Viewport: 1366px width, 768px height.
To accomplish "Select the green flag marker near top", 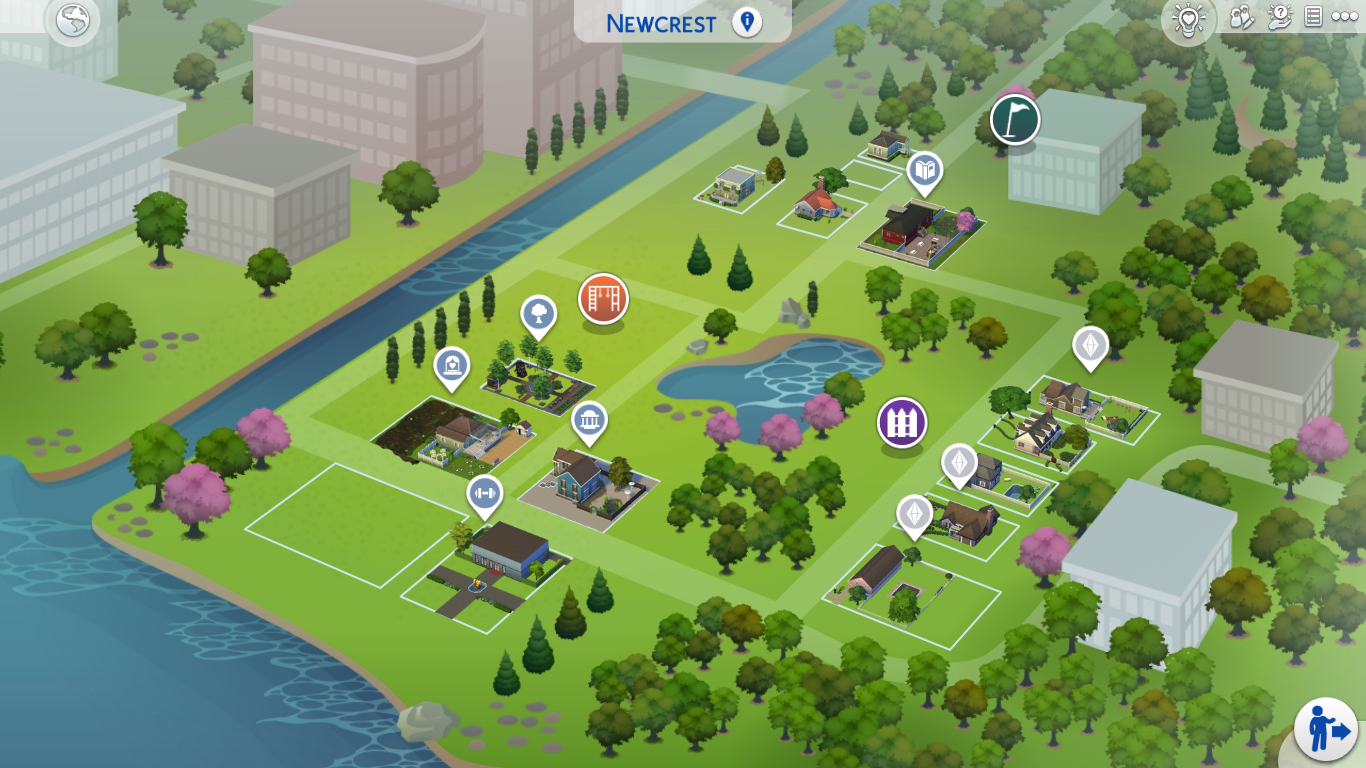I will click(1013, 119).
